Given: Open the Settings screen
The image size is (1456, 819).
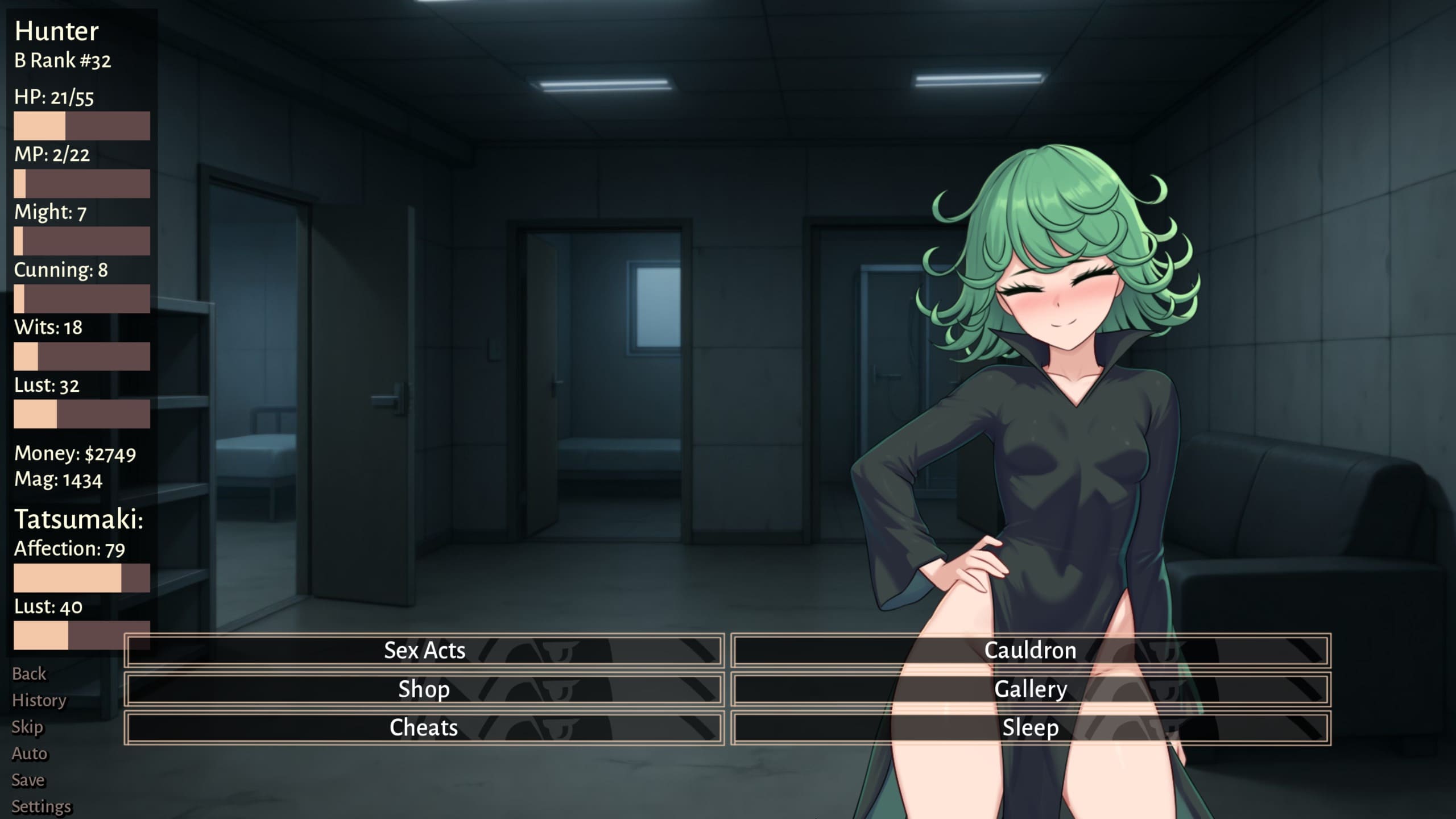Looking at the screenshot, I should 42,806.
